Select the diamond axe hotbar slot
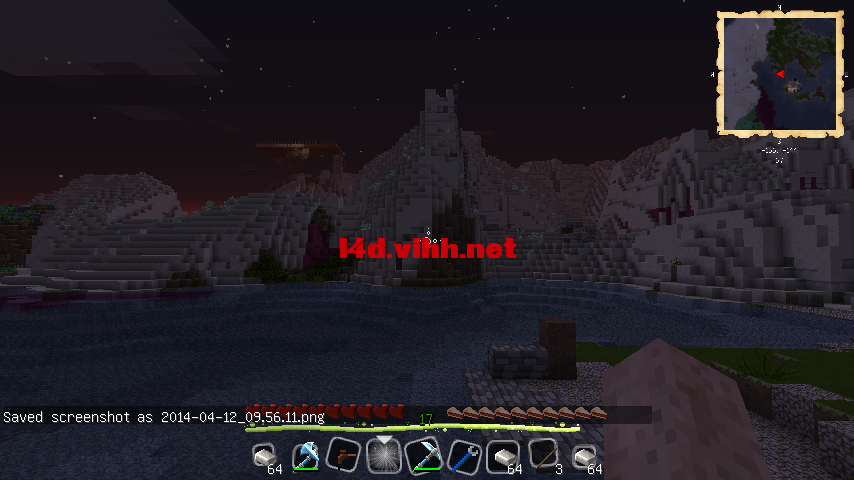The image size is (854, 480). pyautogui.click(x=306, y=455)
